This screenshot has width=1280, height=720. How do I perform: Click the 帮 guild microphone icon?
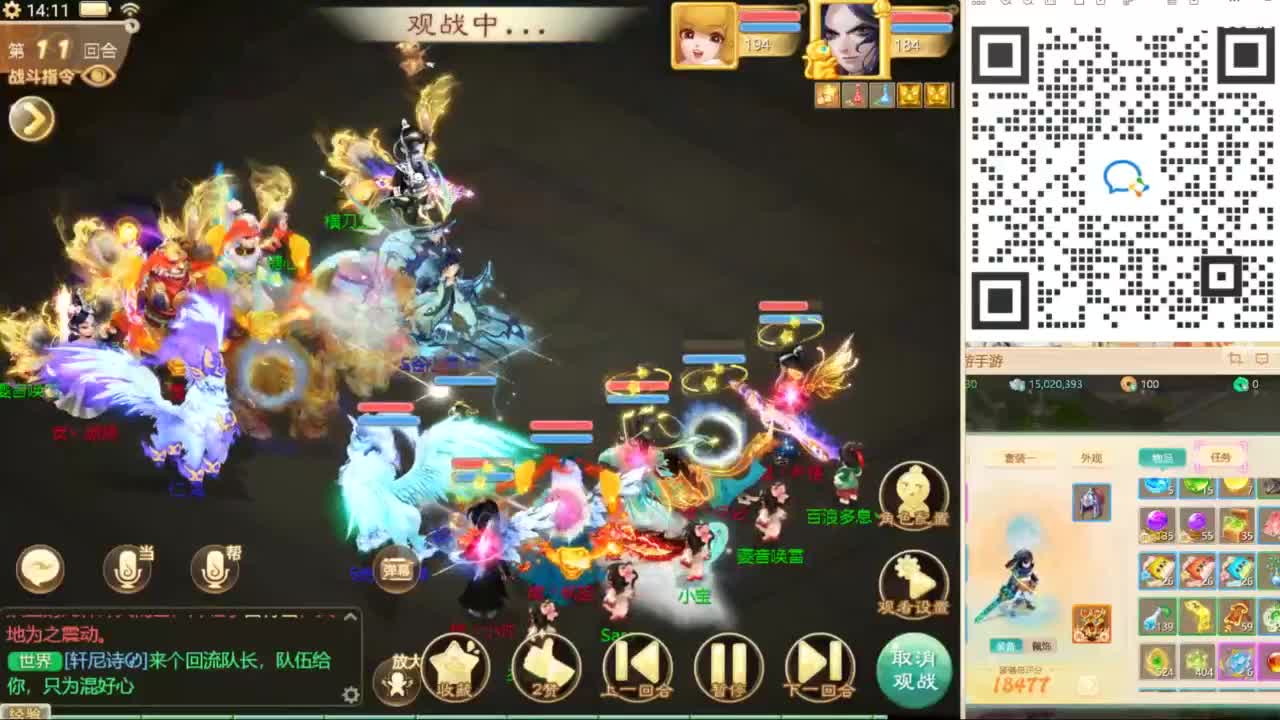(x=215, y=566)
